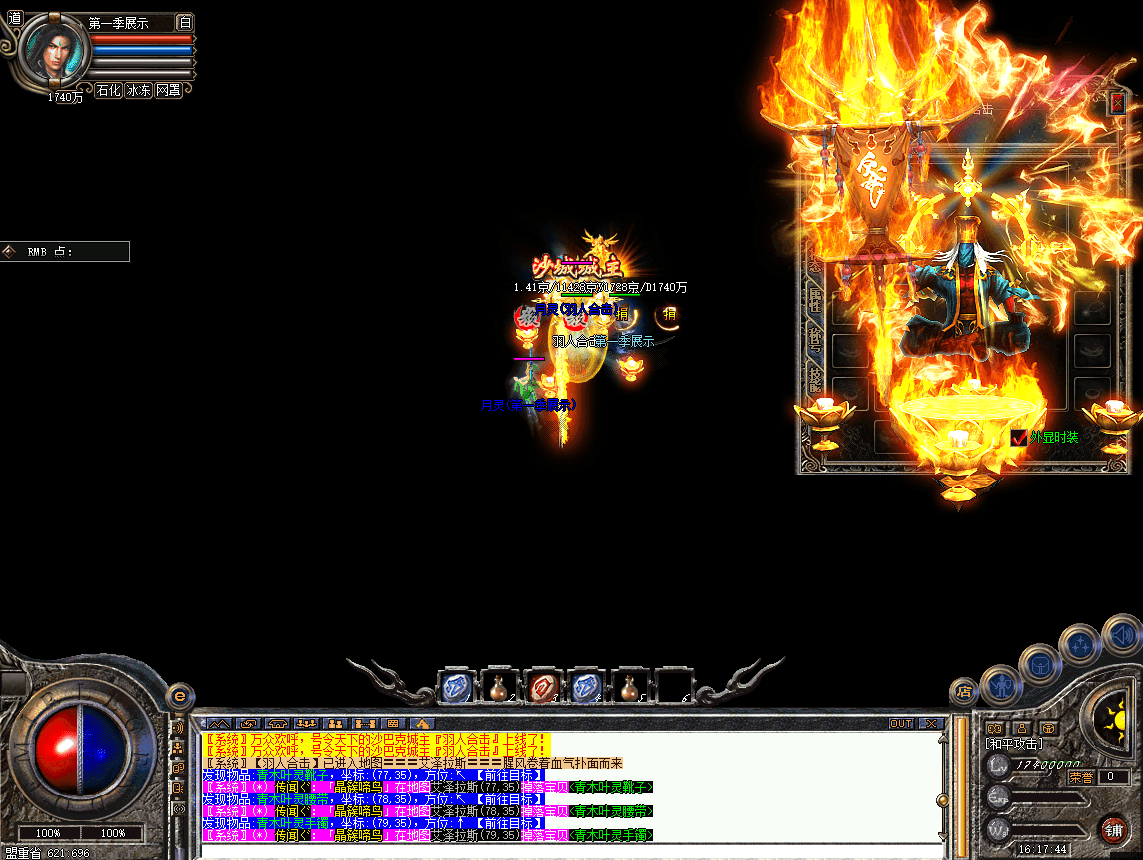Click the red 铺 stall button
The height and width of the screenshot is (860, 1143).
[1112, 829]
